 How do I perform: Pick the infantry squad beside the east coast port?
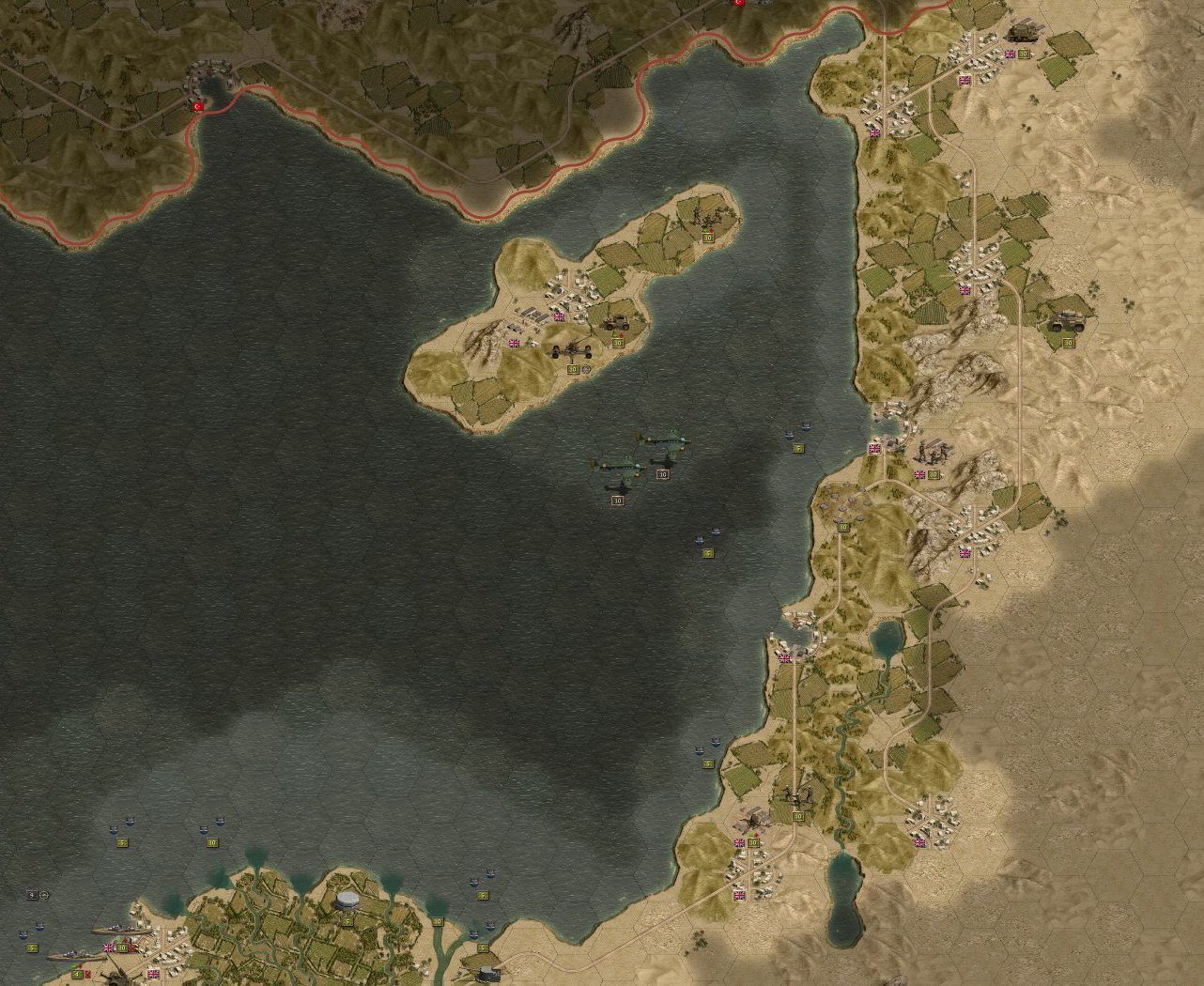[931, 454]
